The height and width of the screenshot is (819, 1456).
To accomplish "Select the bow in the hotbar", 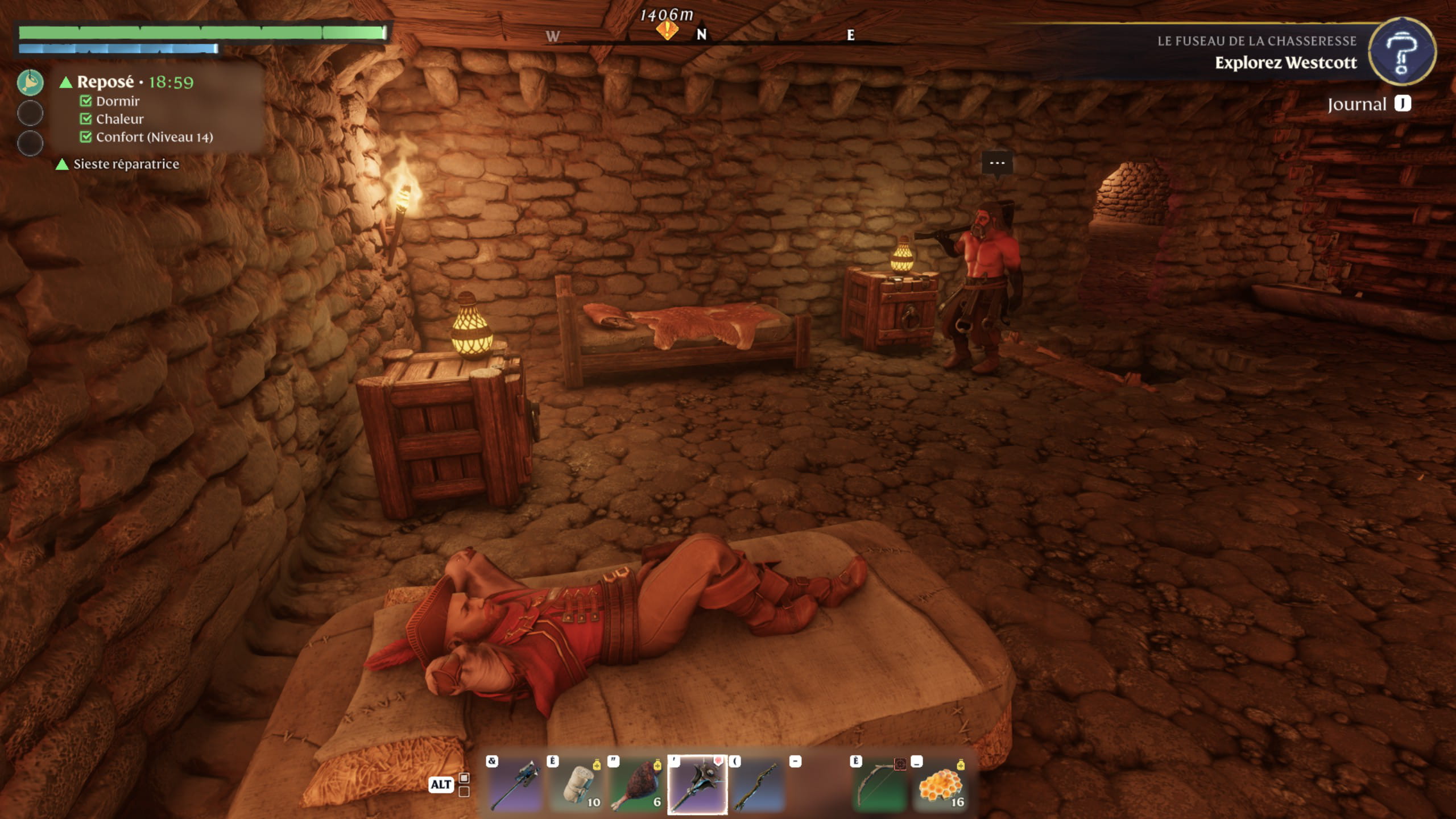I will (879, 785).
